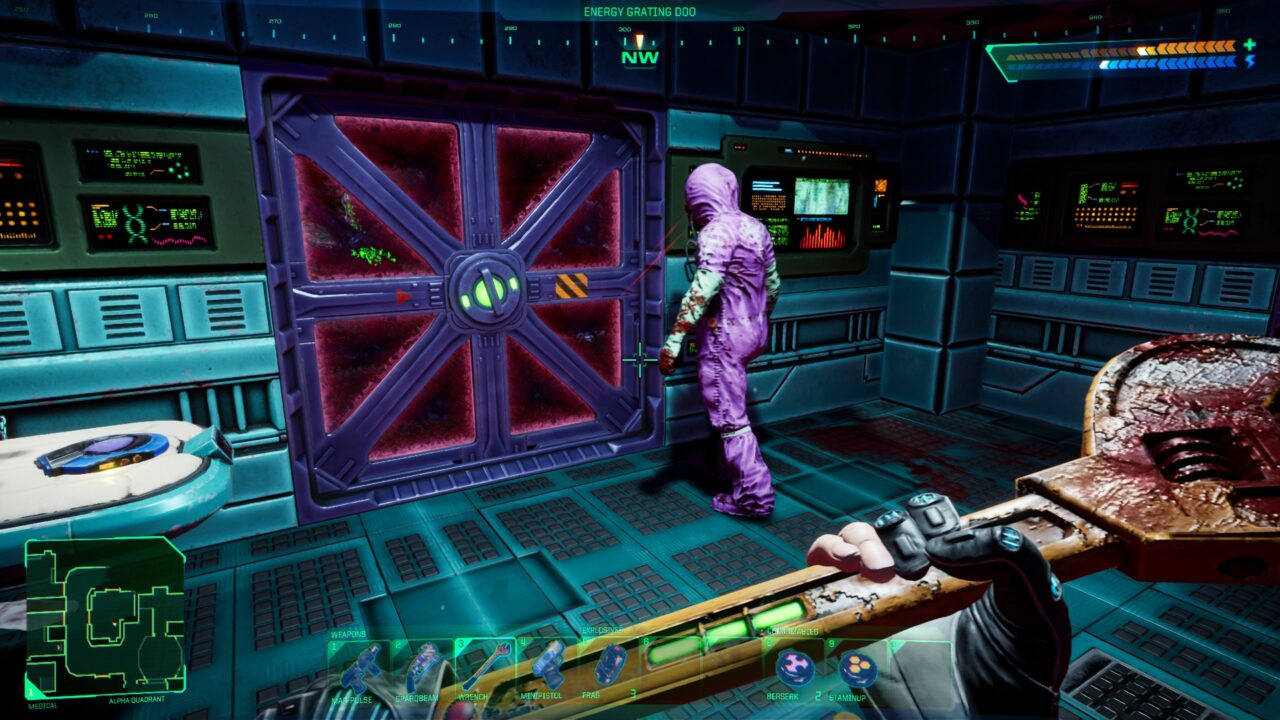1280x720 pixels.
Task: Click the NW compass heading marker
Action: 638,57
